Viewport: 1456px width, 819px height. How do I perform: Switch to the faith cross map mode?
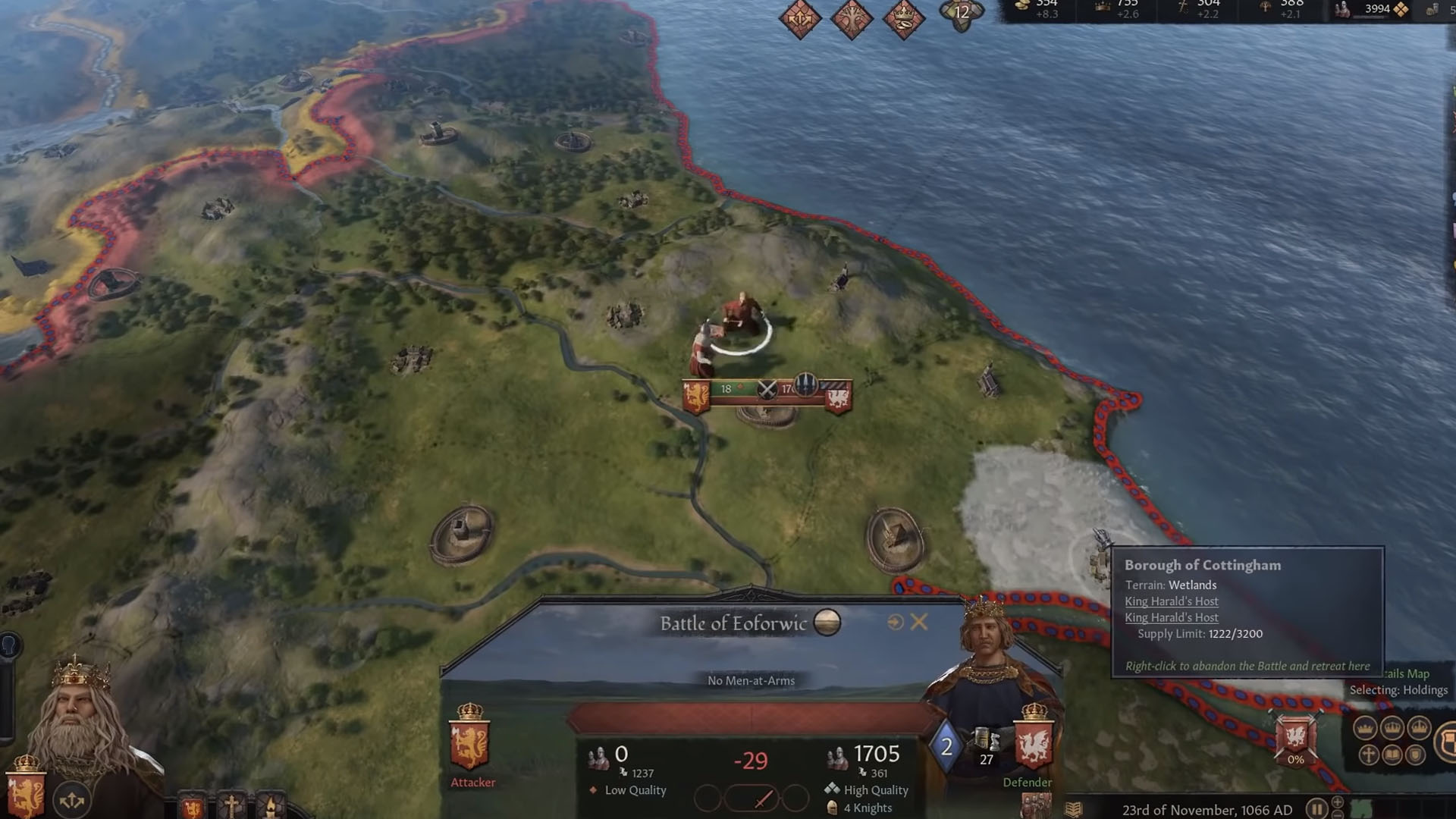pos(1368,755)
